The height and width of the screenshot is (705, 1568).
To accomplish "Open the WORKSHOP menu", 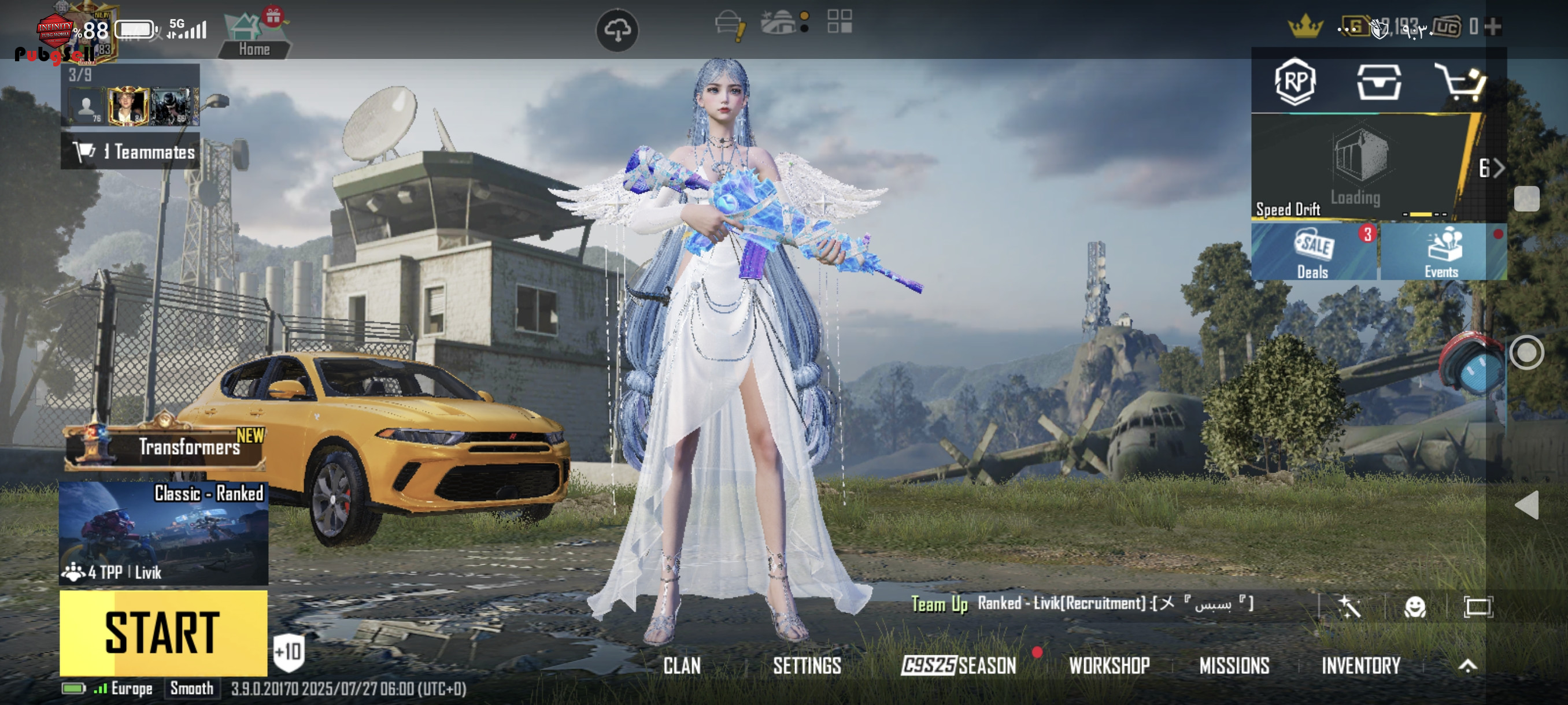I will click(x=1109, y=666).
